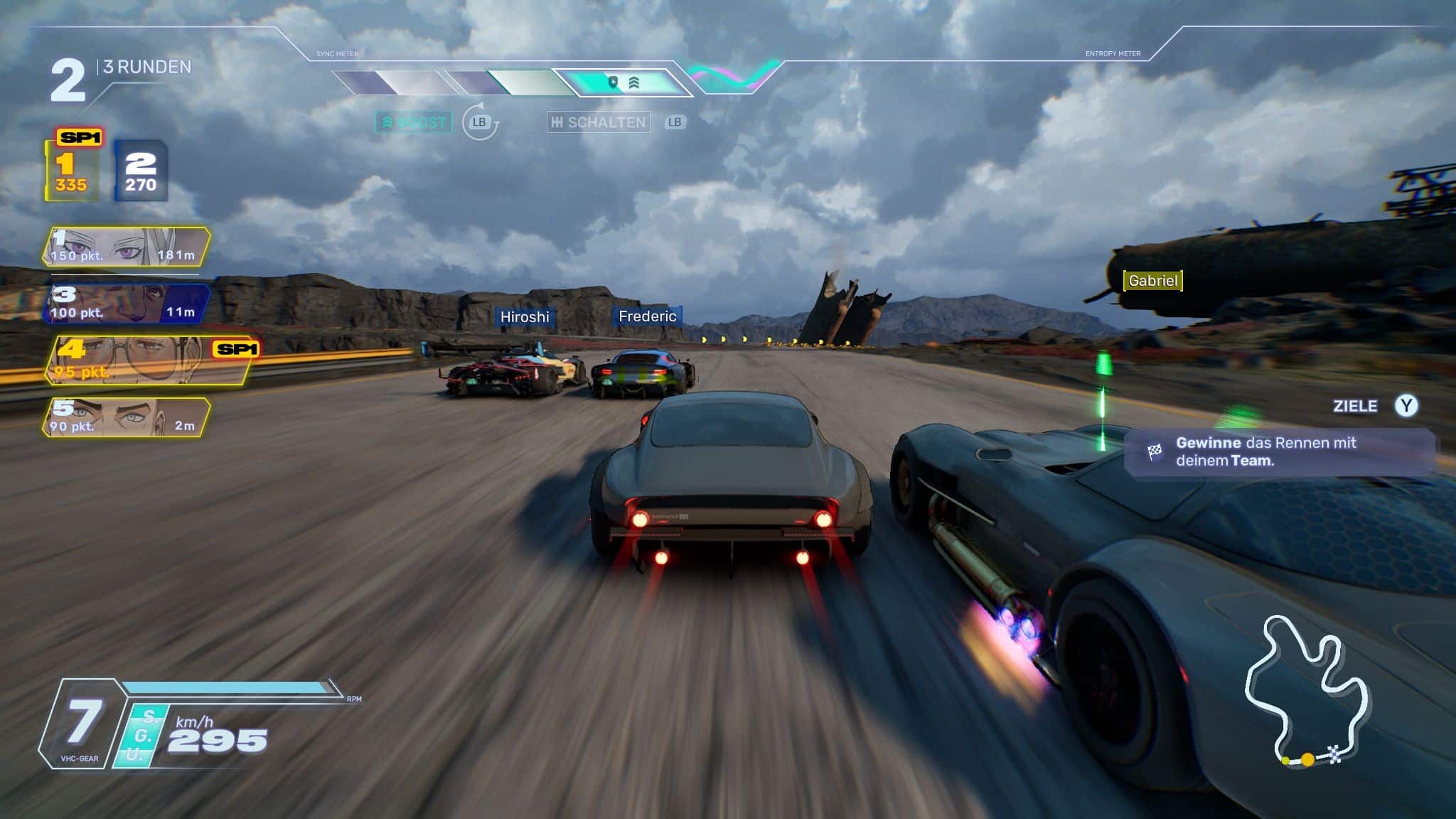This screenshot has width=1456, height=819.
Task: Click the shield icon in the sync meter
Action: click(614, 82)
